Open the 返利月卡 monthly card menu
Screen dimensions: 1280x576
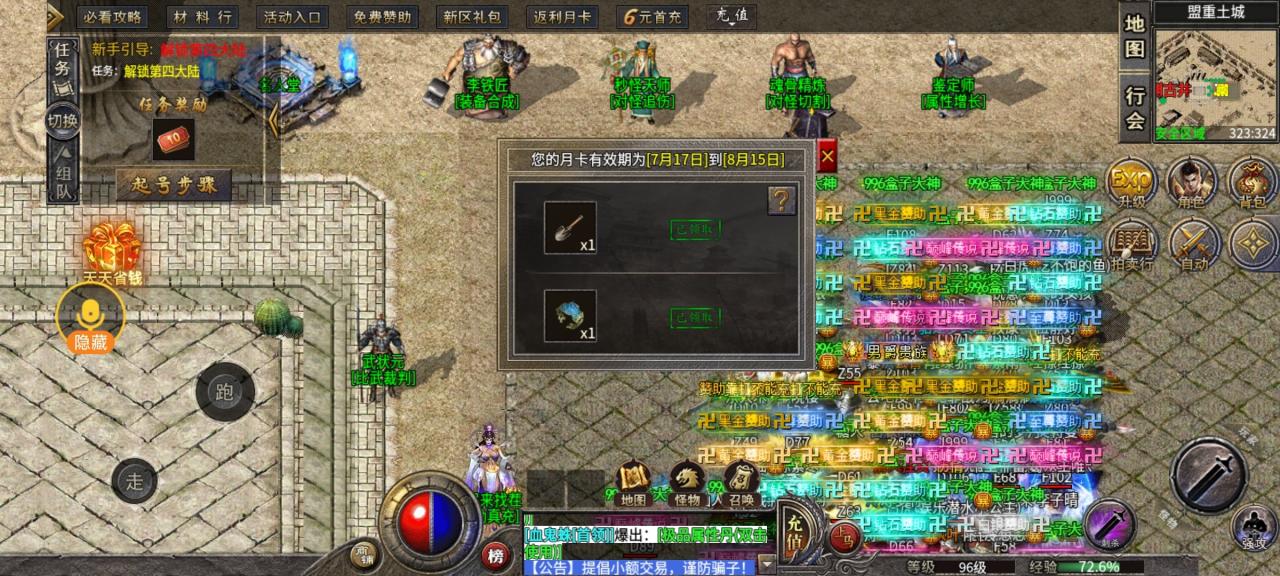tap(562, 17)
